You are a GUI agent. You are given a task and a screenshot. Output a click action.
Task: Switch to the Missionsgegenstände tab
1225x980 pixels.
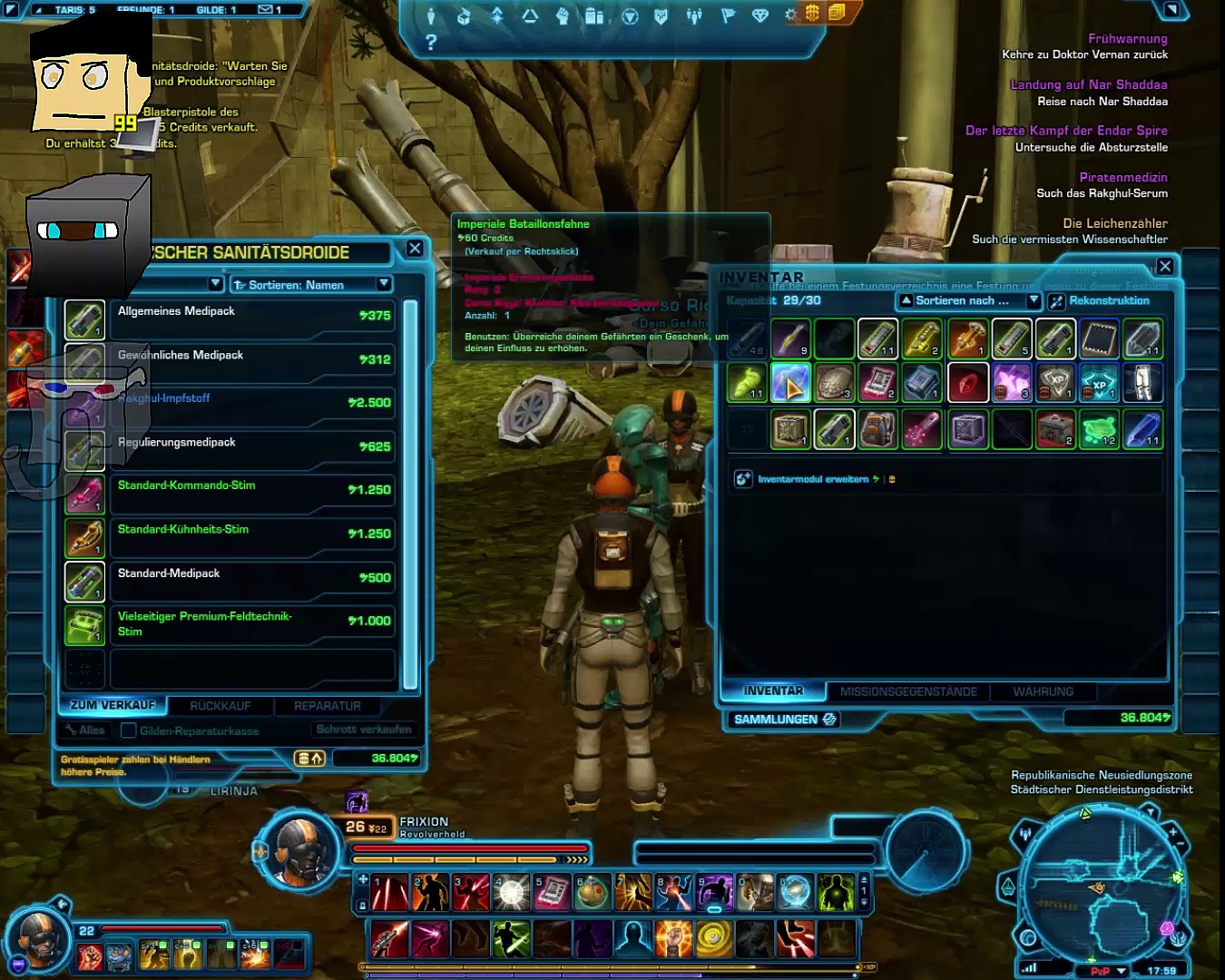pyautogui.click(x=908, y=691)
